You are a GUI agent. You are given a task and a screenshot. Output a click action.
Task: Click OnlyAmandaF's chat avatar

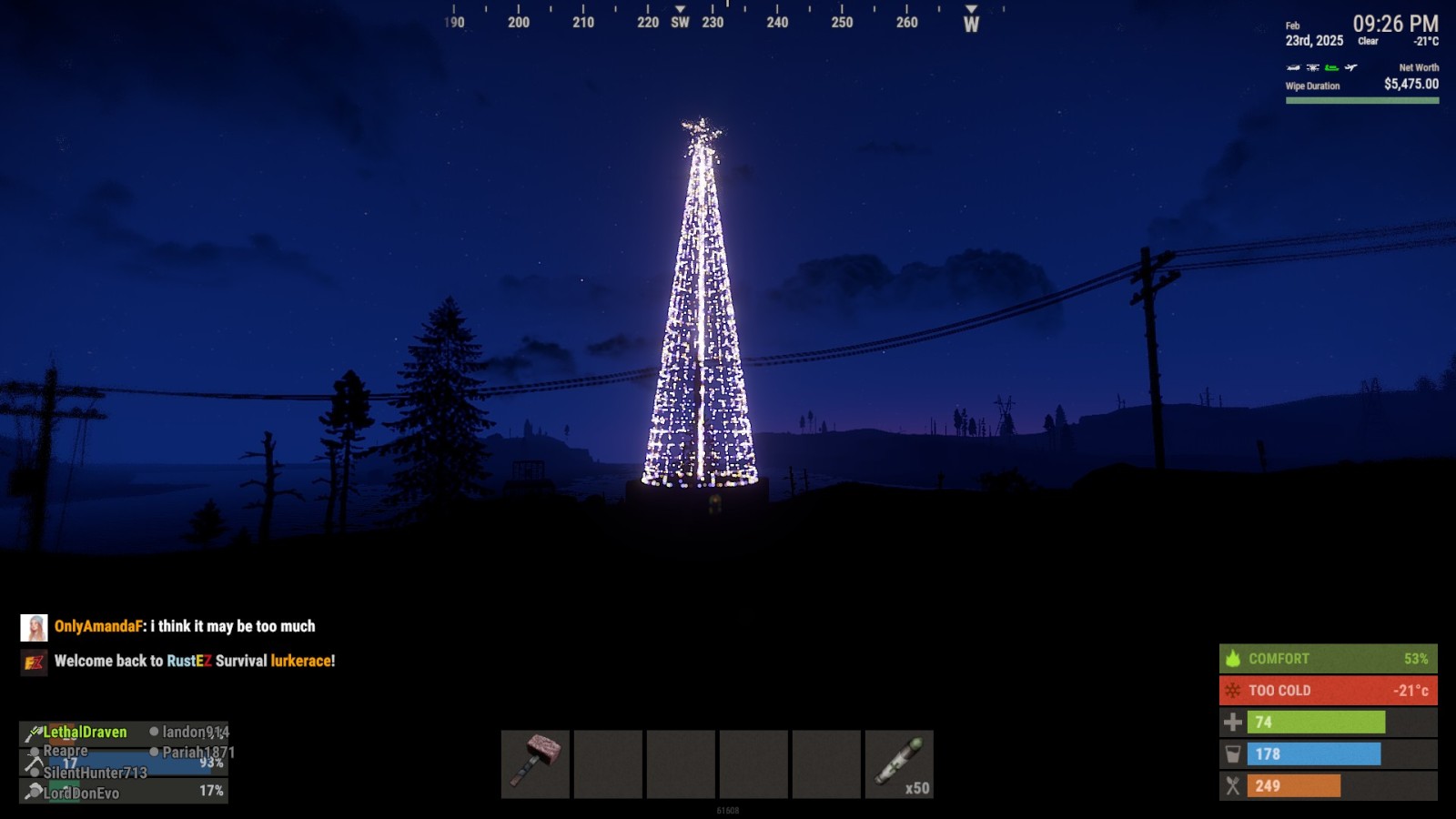(34, 627)
